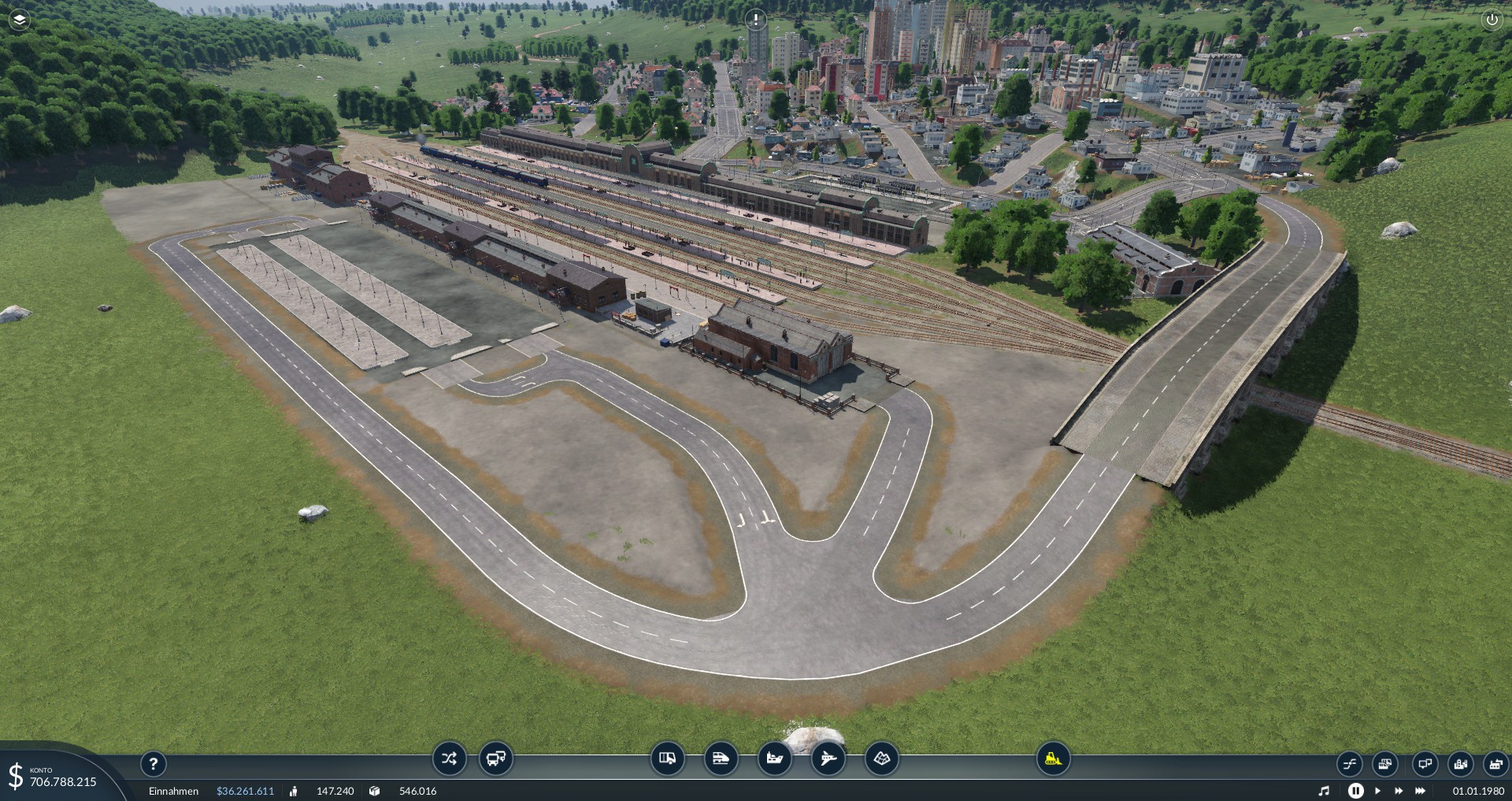
Task: Open the line manager with crossed arrows icon
Action: 449,758
